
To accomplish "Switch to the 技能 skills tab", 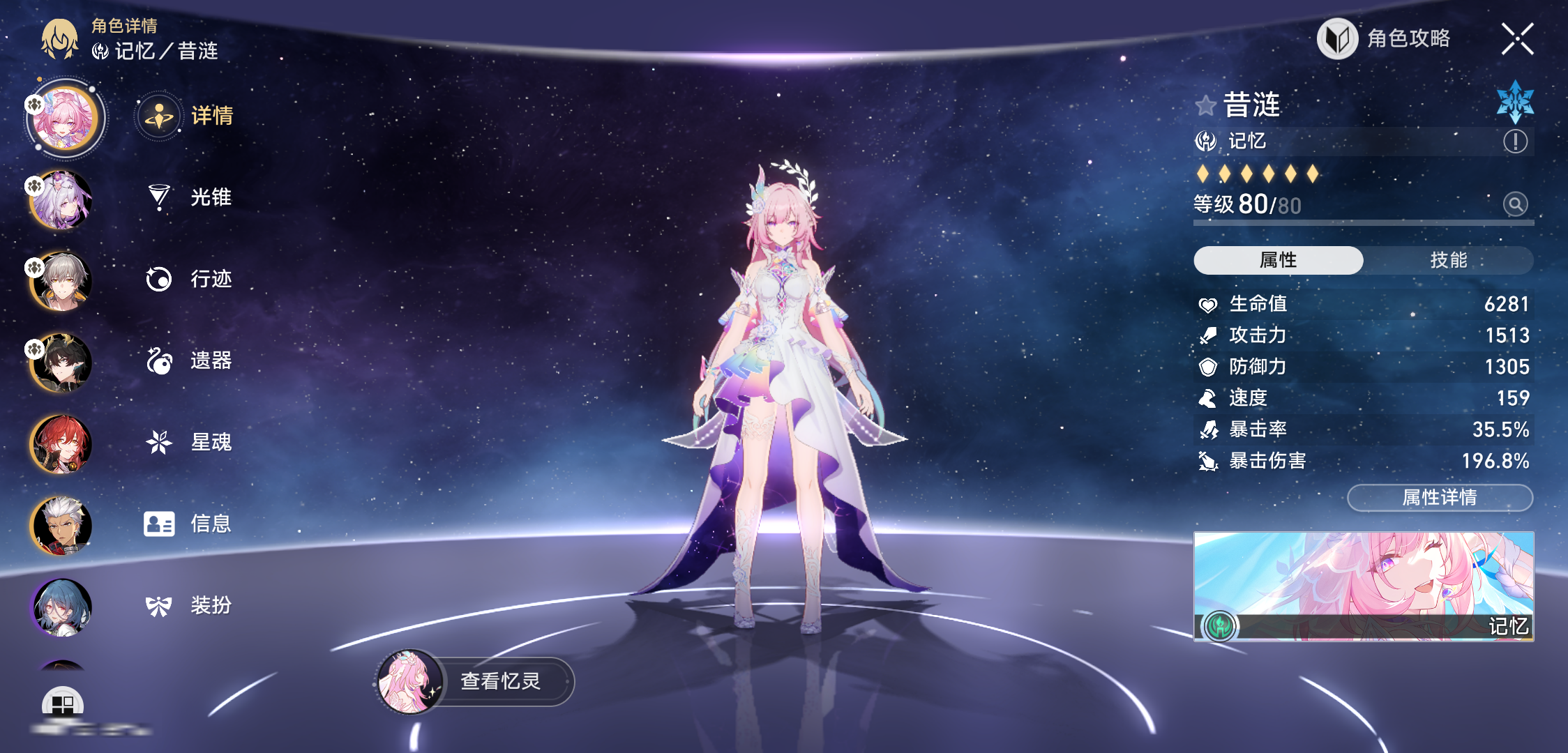I will point(1448,260).
